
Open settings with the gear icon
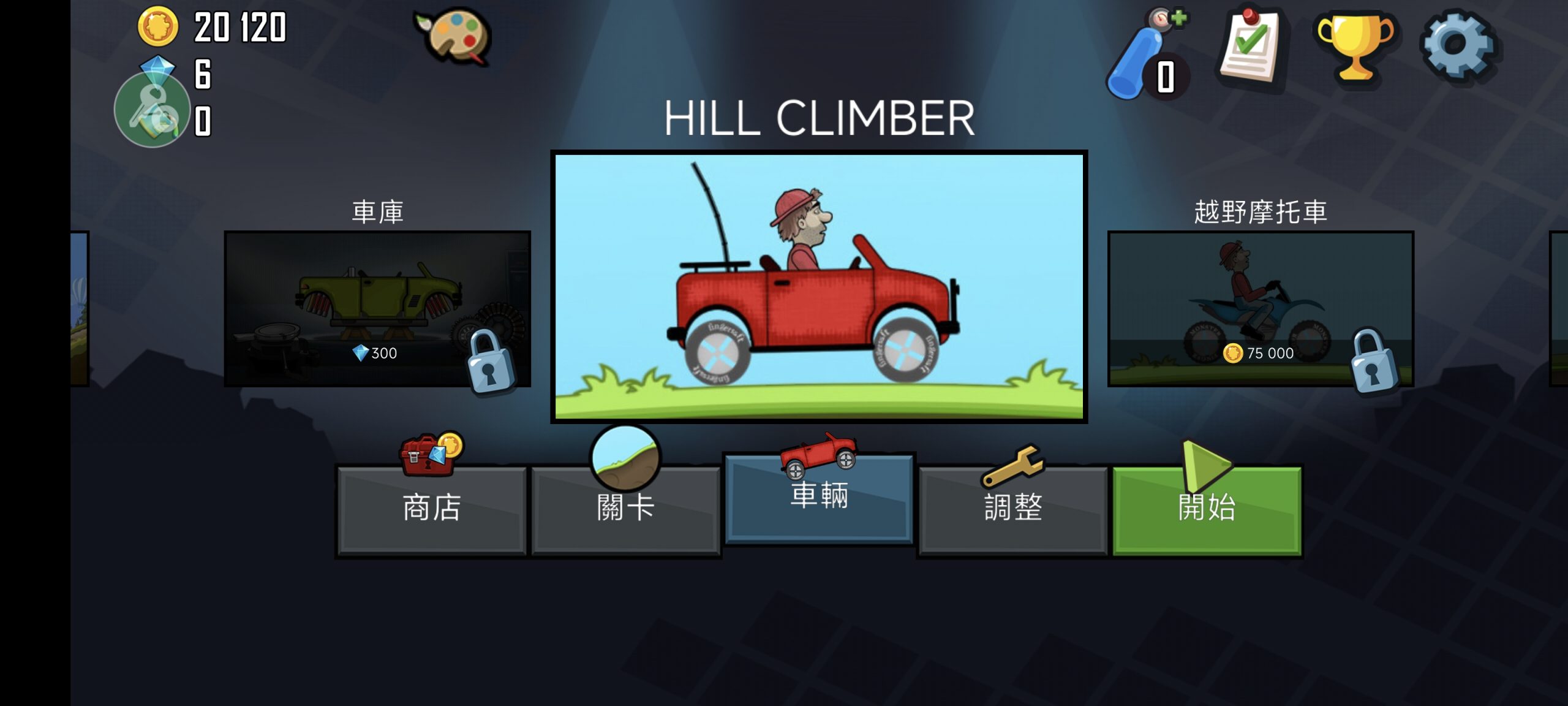click(1457, 45)
